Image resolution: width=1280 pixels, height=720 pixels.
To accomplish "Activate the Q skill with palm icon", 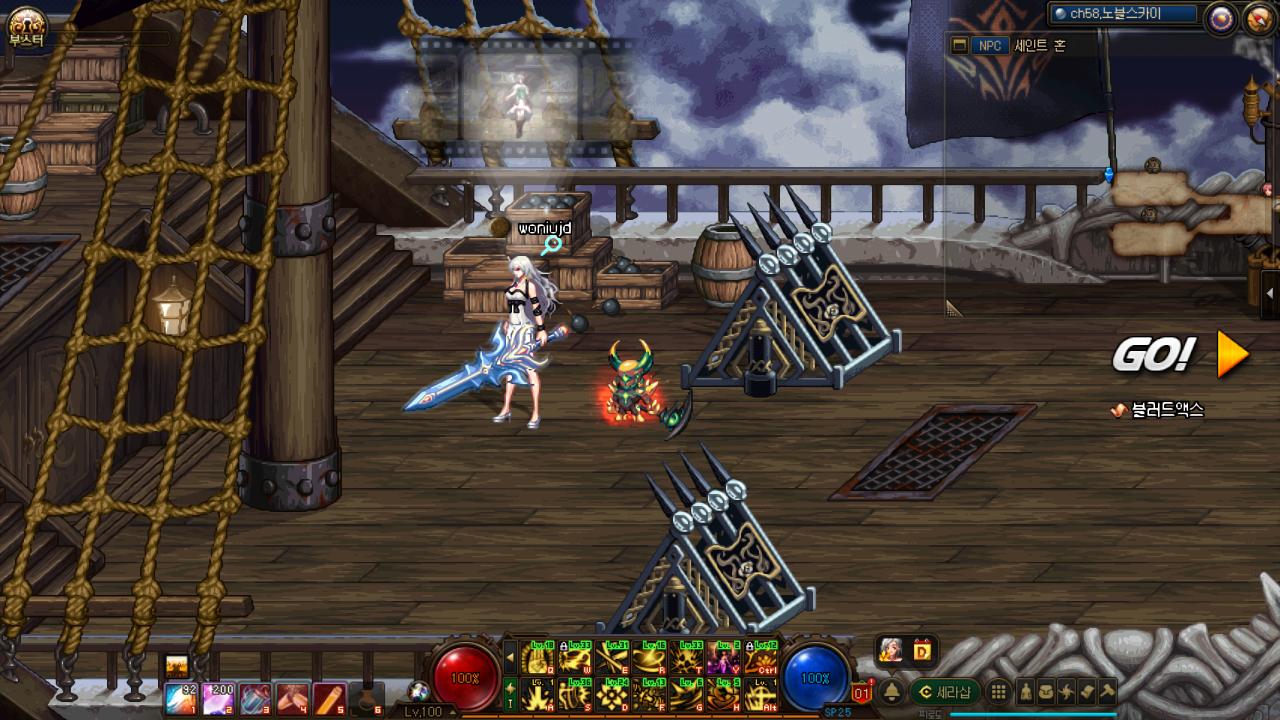I will 538,658.
